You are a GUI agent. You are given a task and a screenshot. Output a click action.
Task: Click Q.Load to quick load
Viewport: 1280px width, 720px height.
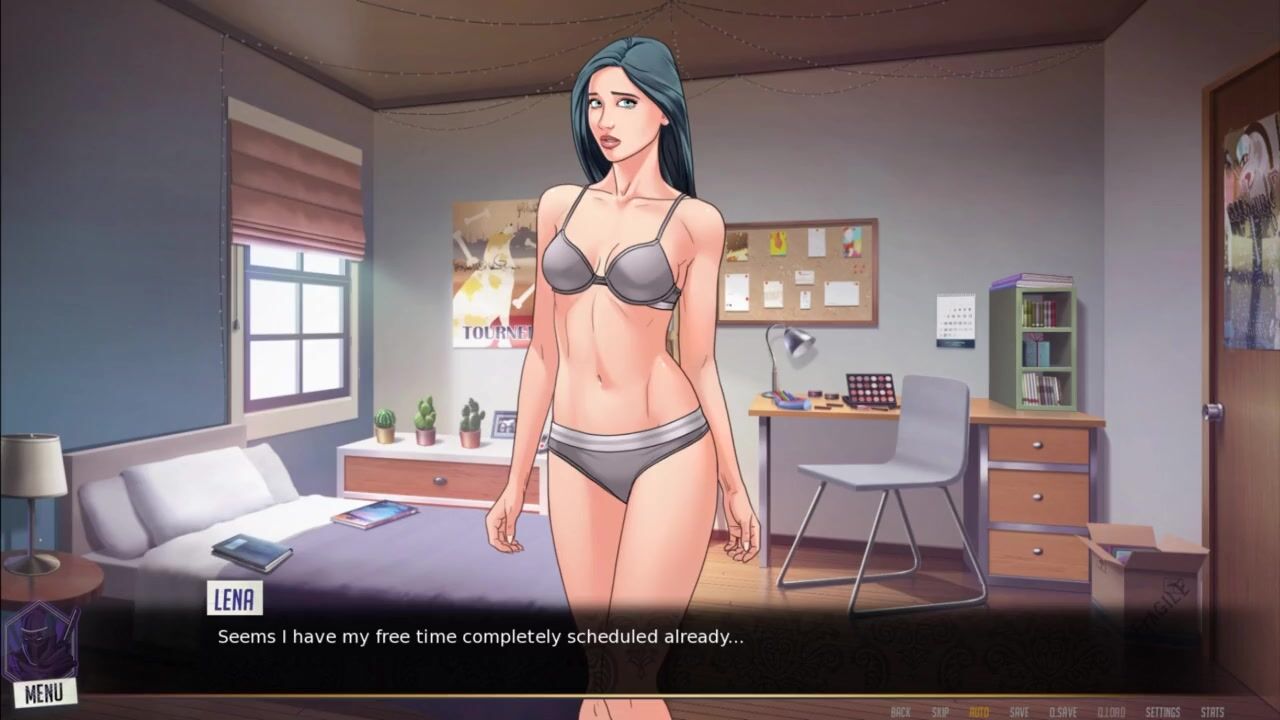click(1111, 712)
